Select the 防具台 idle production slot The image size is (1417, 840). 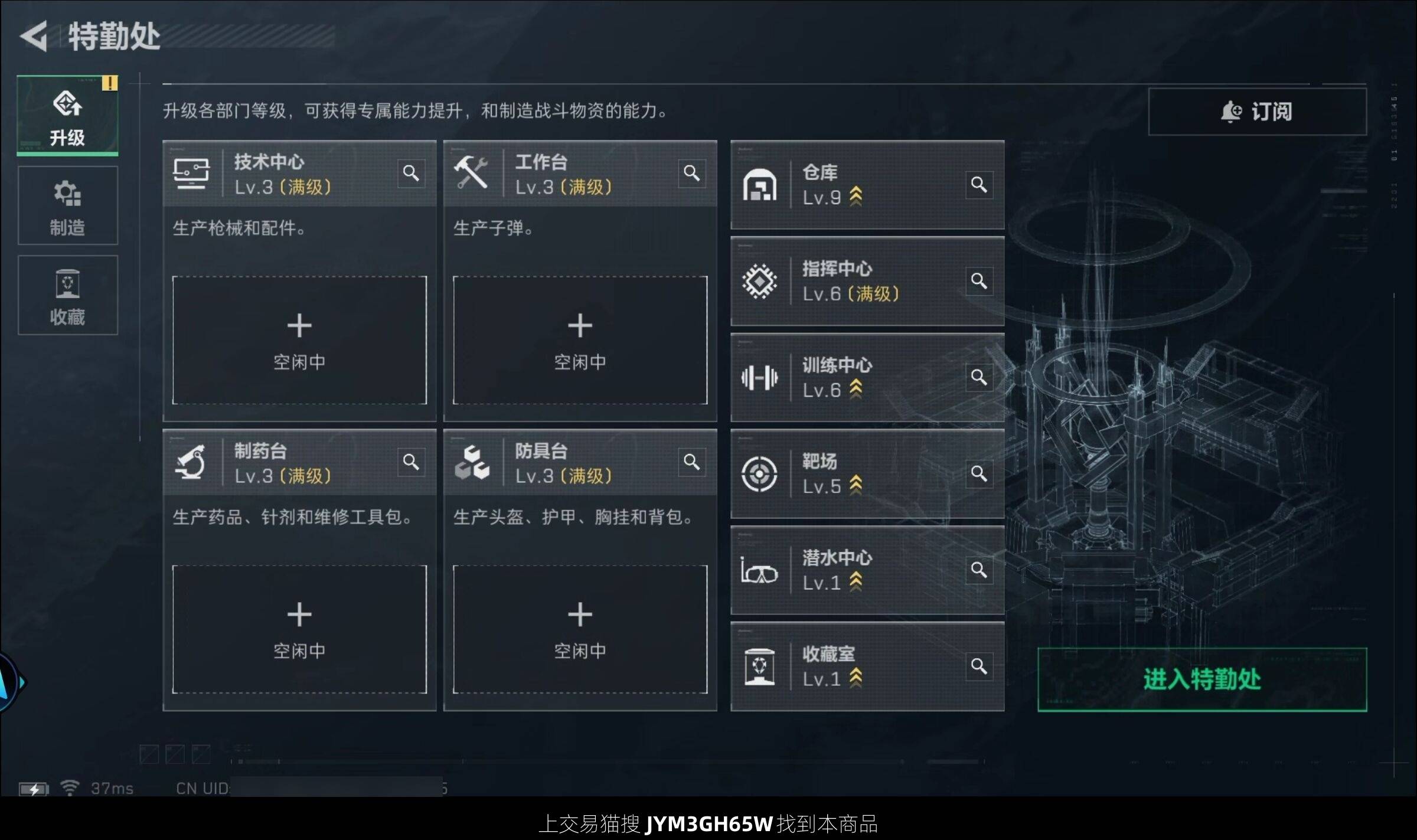[580, 629]
